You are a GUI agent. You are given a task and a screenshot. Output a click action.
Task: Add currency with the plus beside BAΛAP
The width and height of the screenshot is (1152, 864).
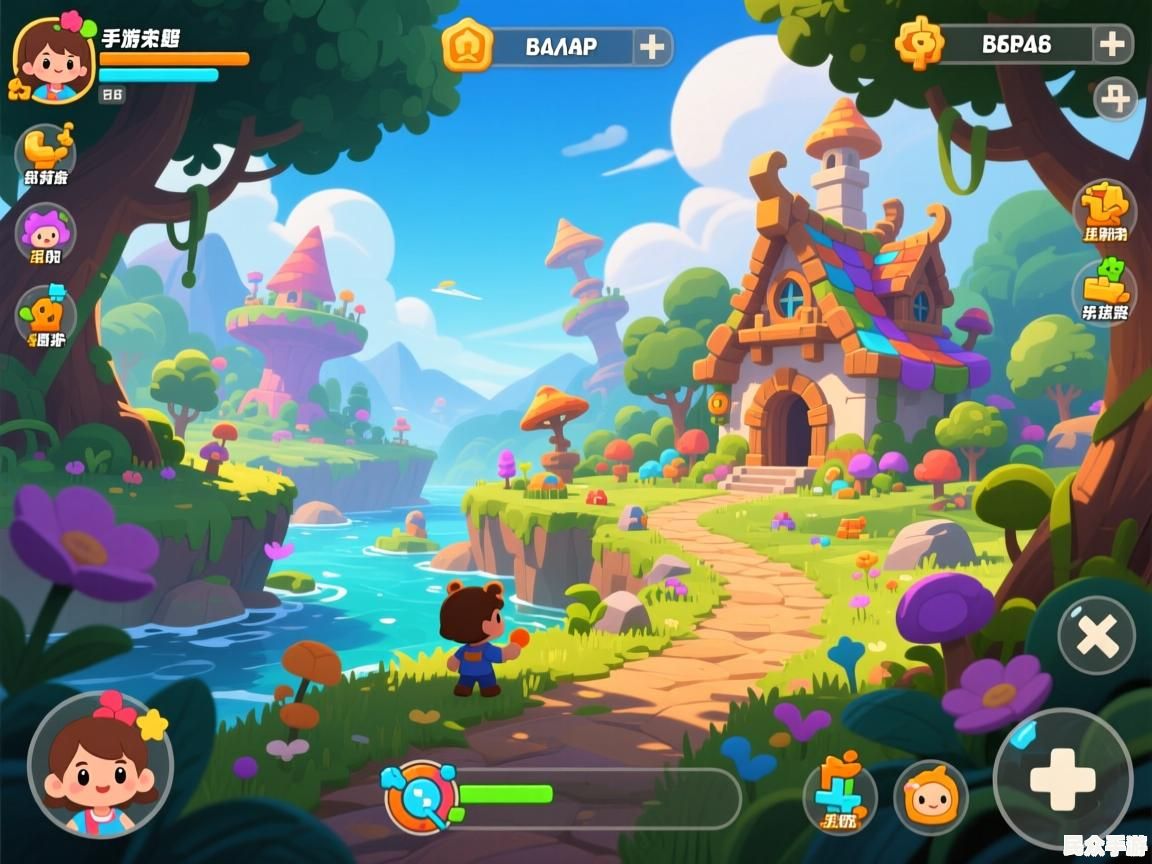click(x=652, y=46)
